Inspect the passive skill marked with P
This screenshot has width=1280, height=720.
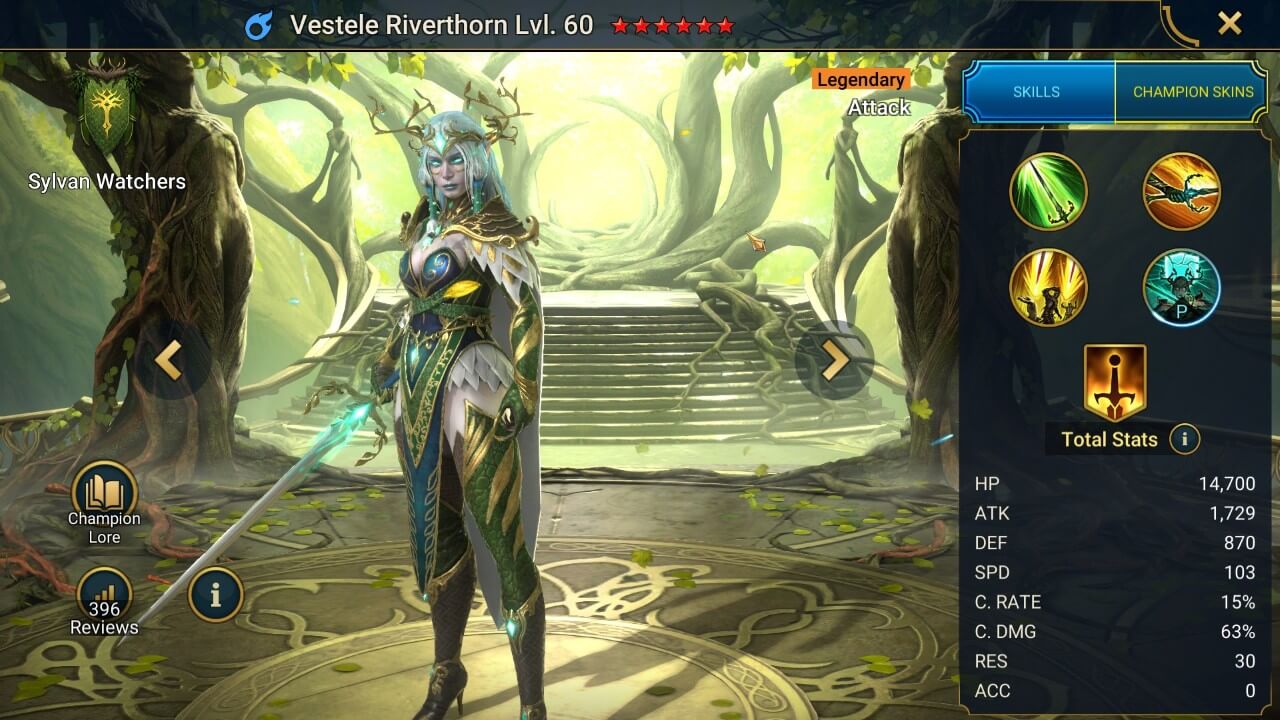[1182, 288]
